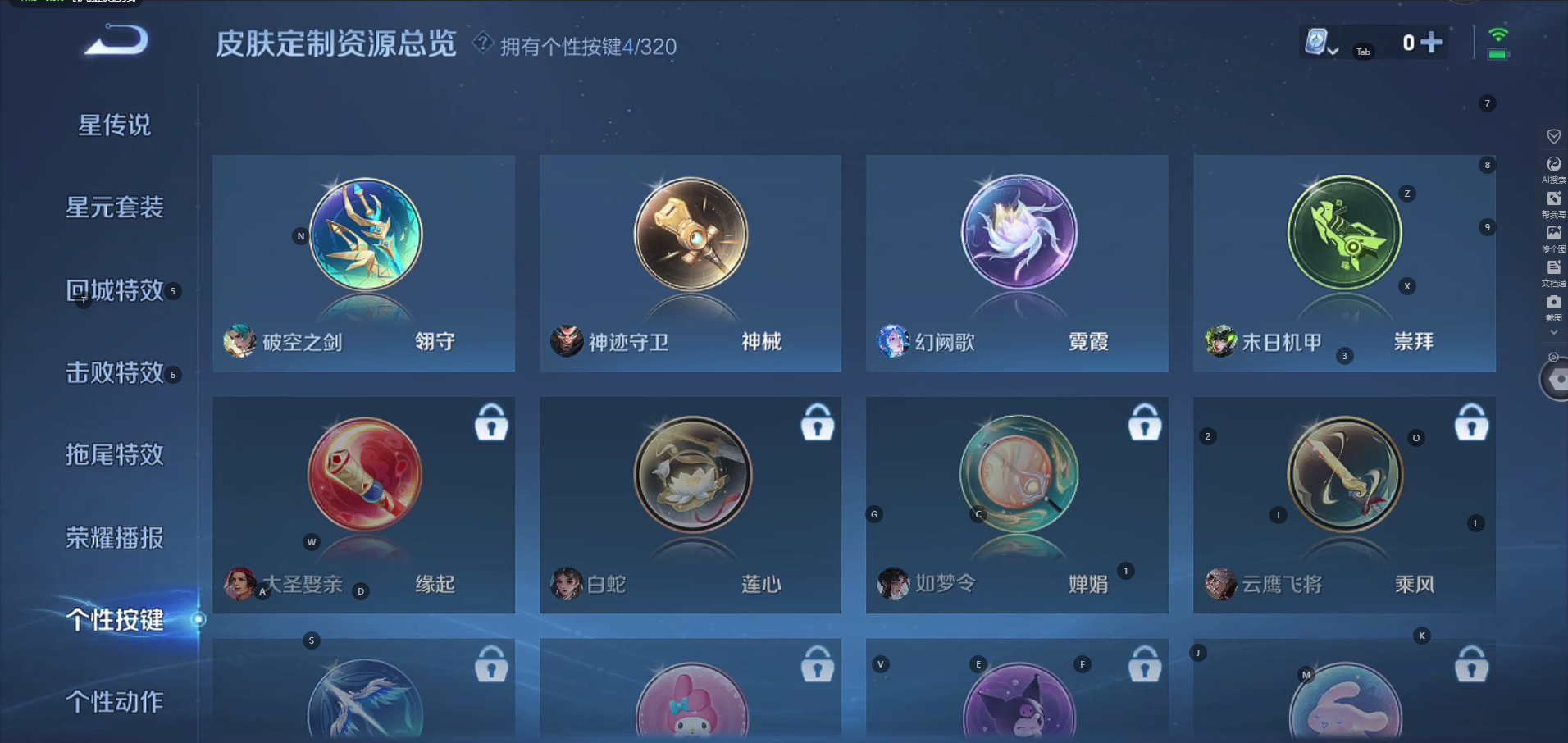Open the currency type dropdown near Tab
The width and height of the screenshot is (1568, 743).
(x=1334, y=51)
